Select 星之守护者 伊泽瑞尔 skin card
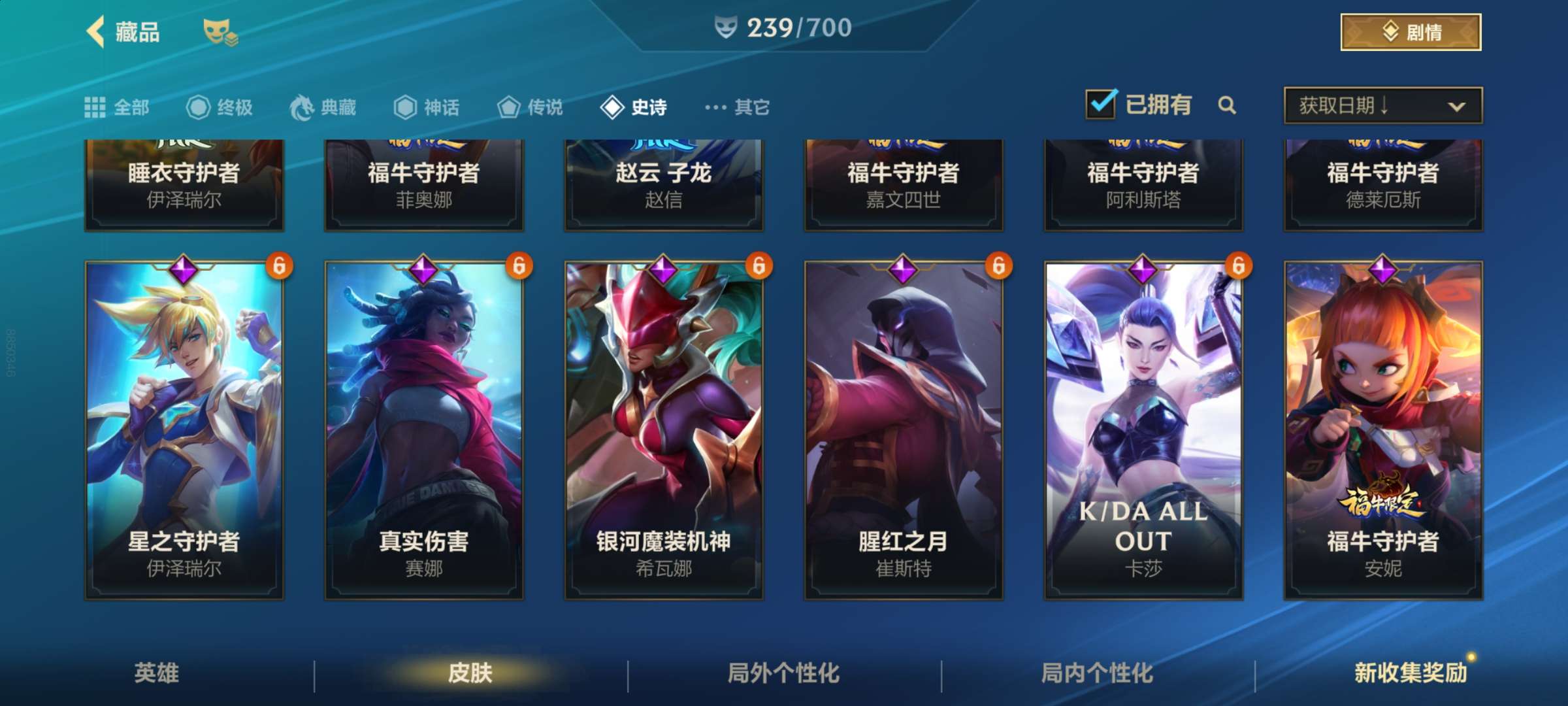 [x=184, y=430]
